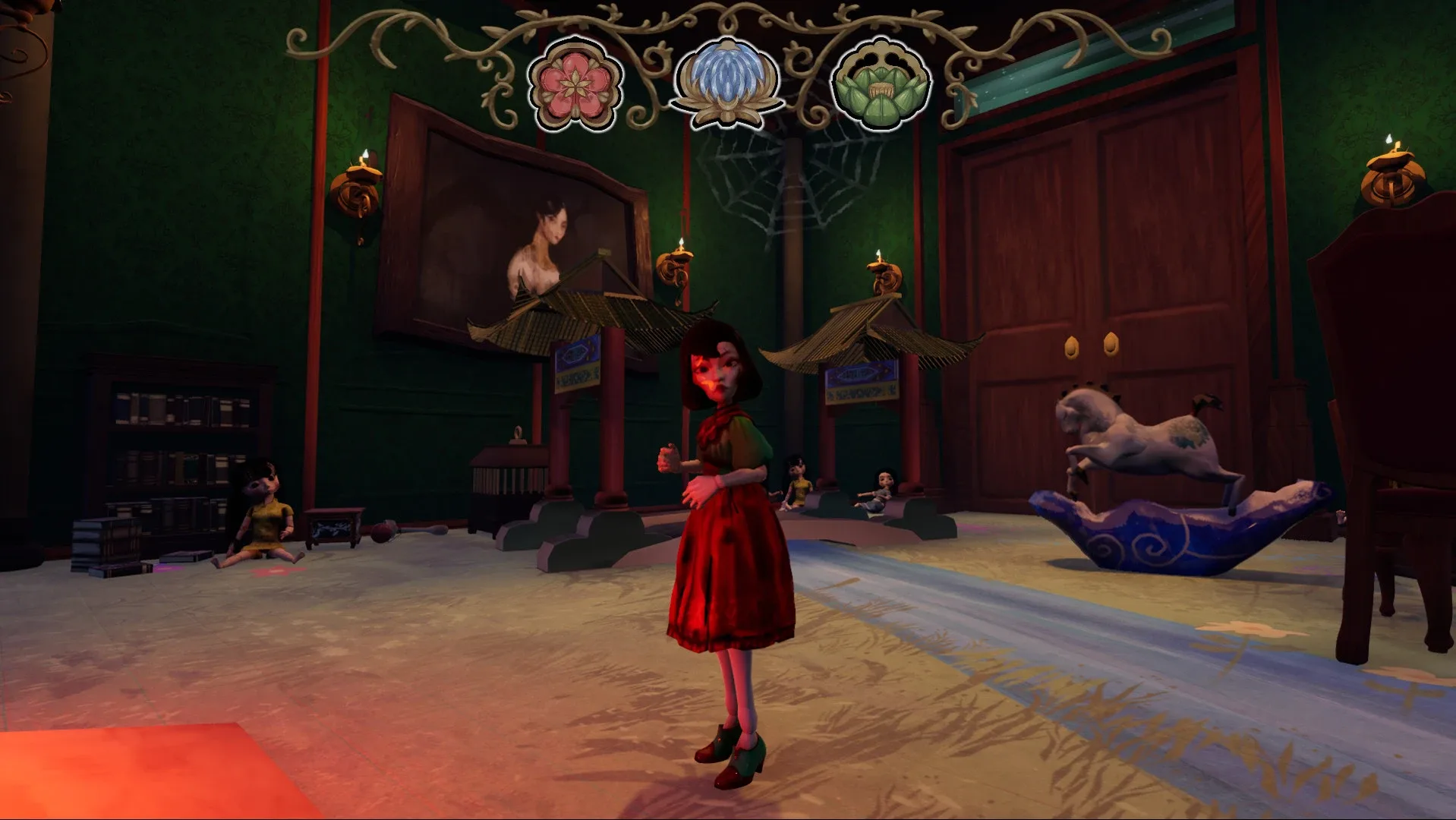Click the gold door handles

[x=1089, y=345]
